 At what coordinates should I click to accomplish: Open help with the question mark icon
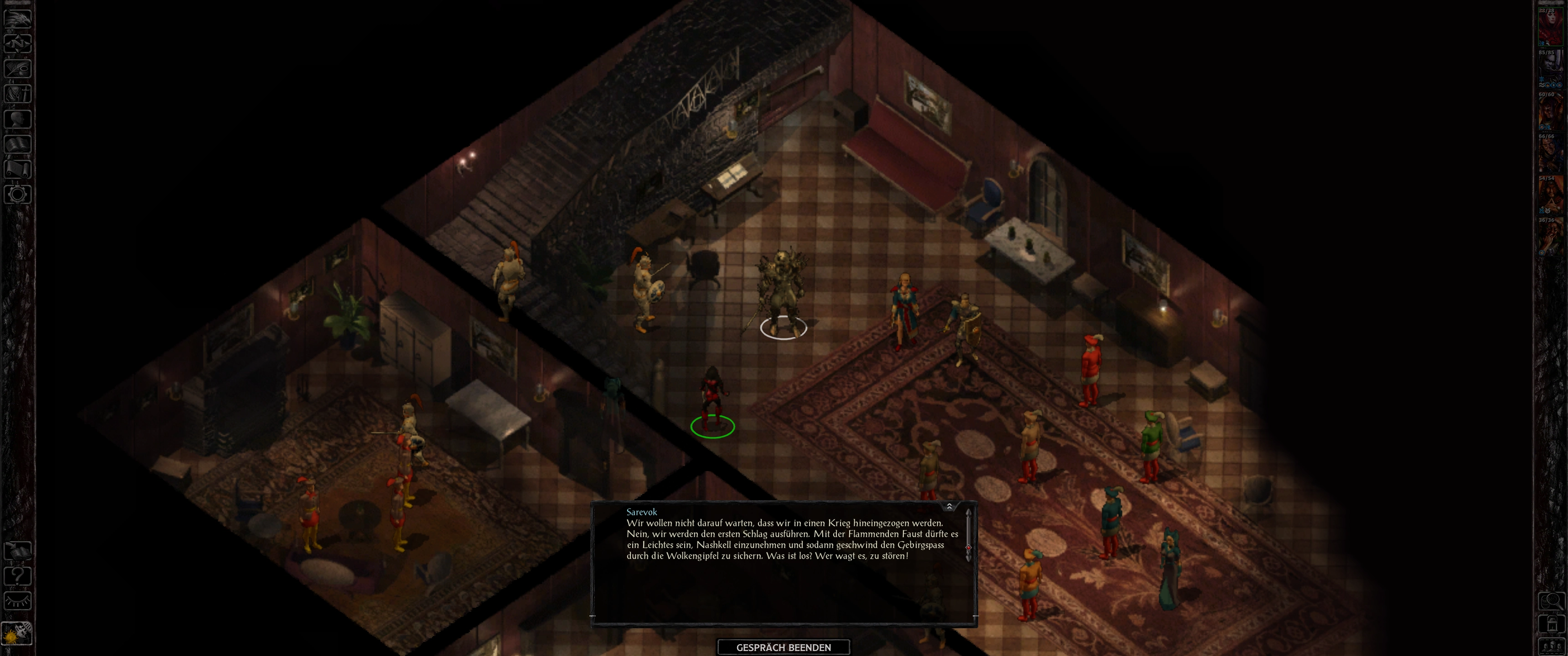coord(18,576)
